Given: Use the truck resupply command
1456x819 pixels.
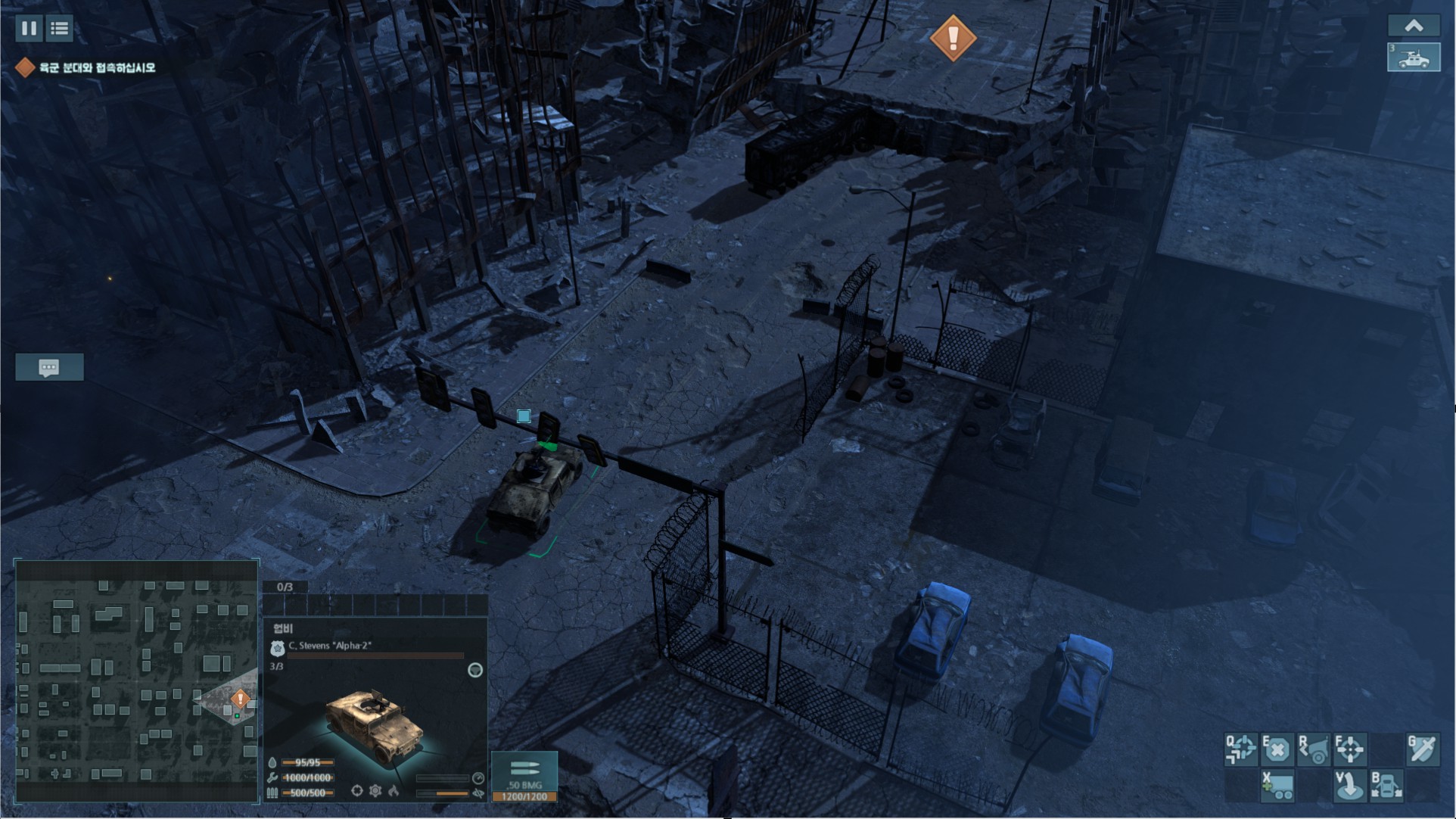Looking at the screenshot, I should click(1277, 786).
